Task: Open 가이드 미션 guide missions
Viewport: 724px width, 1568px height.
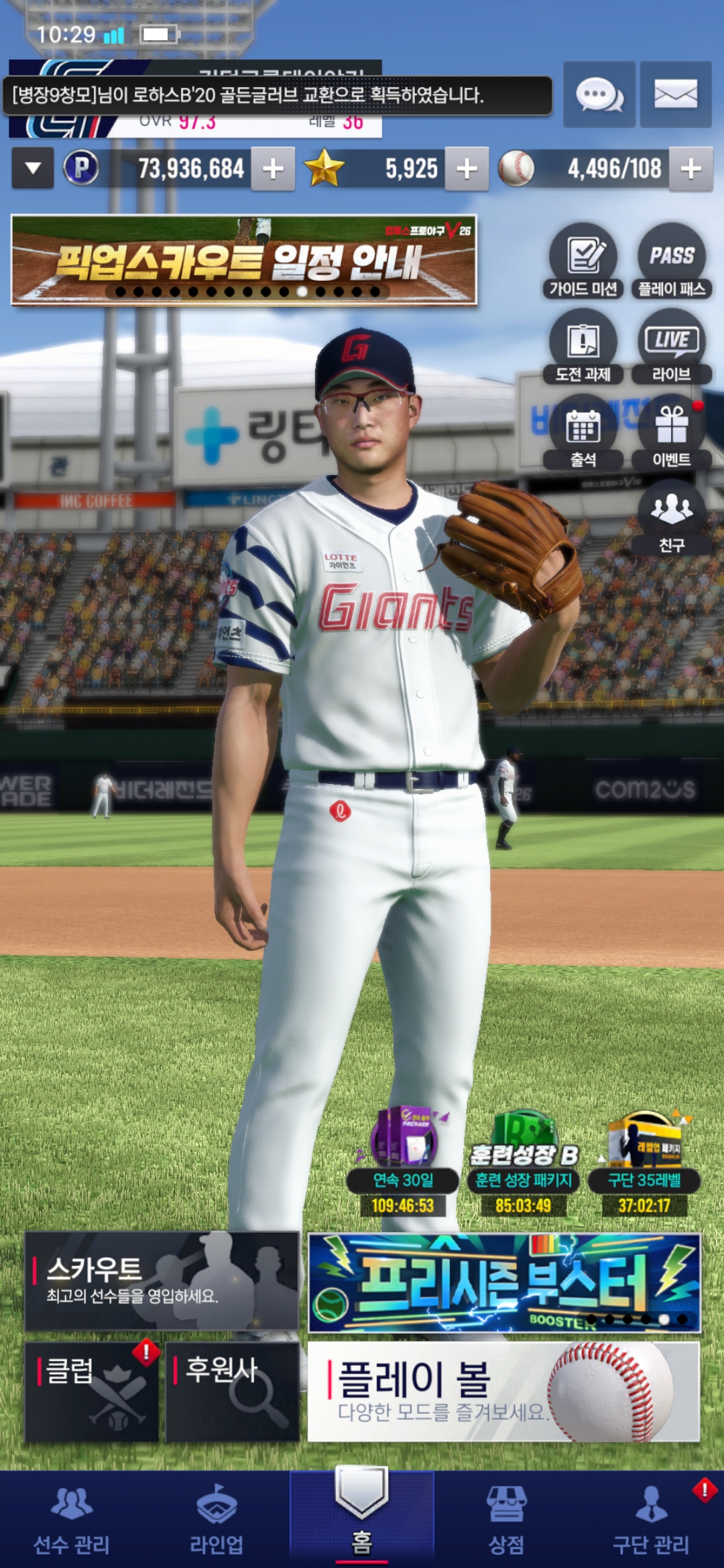Action: coord(583,261)
